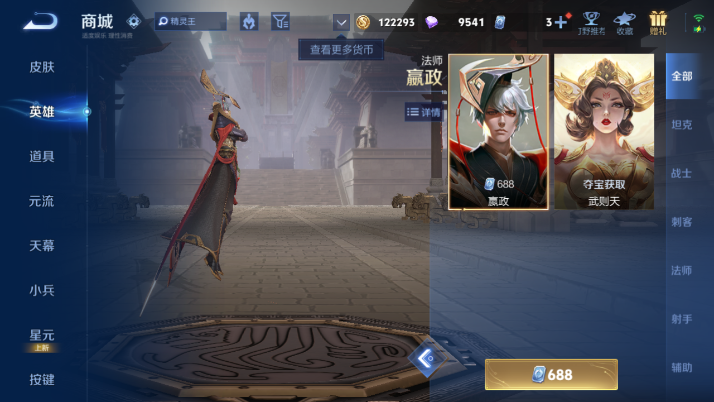
Task: Open the 星元 section
Action: (42, 335)
